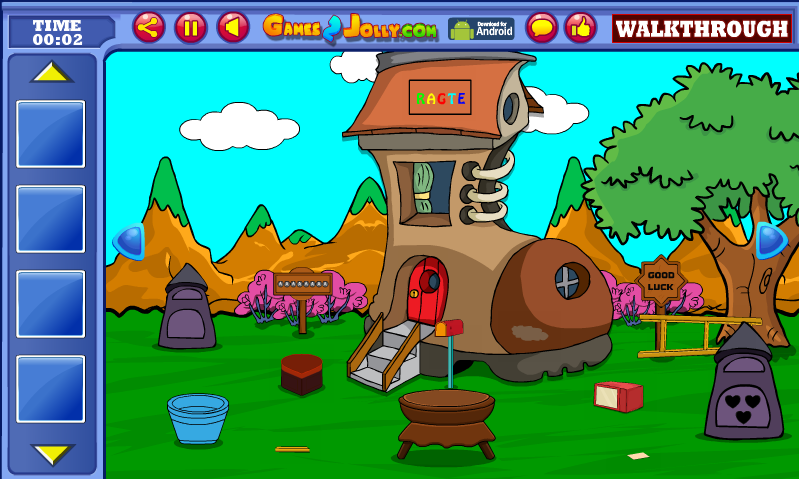Go to the next scene with right arrow

(x=770, y=240)
